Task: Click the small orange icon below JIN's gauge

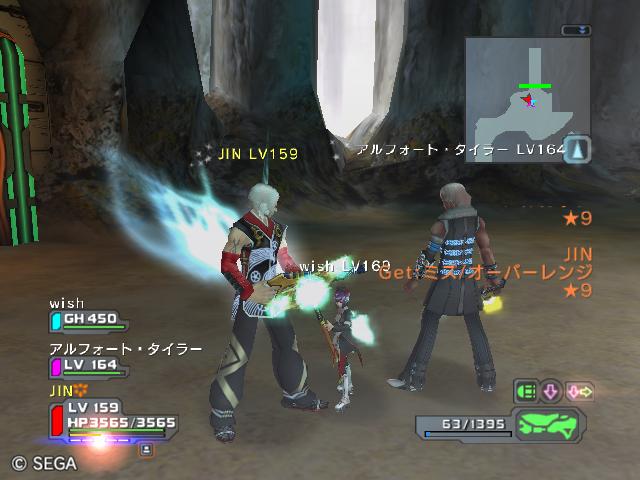Action: pos(146,450)
